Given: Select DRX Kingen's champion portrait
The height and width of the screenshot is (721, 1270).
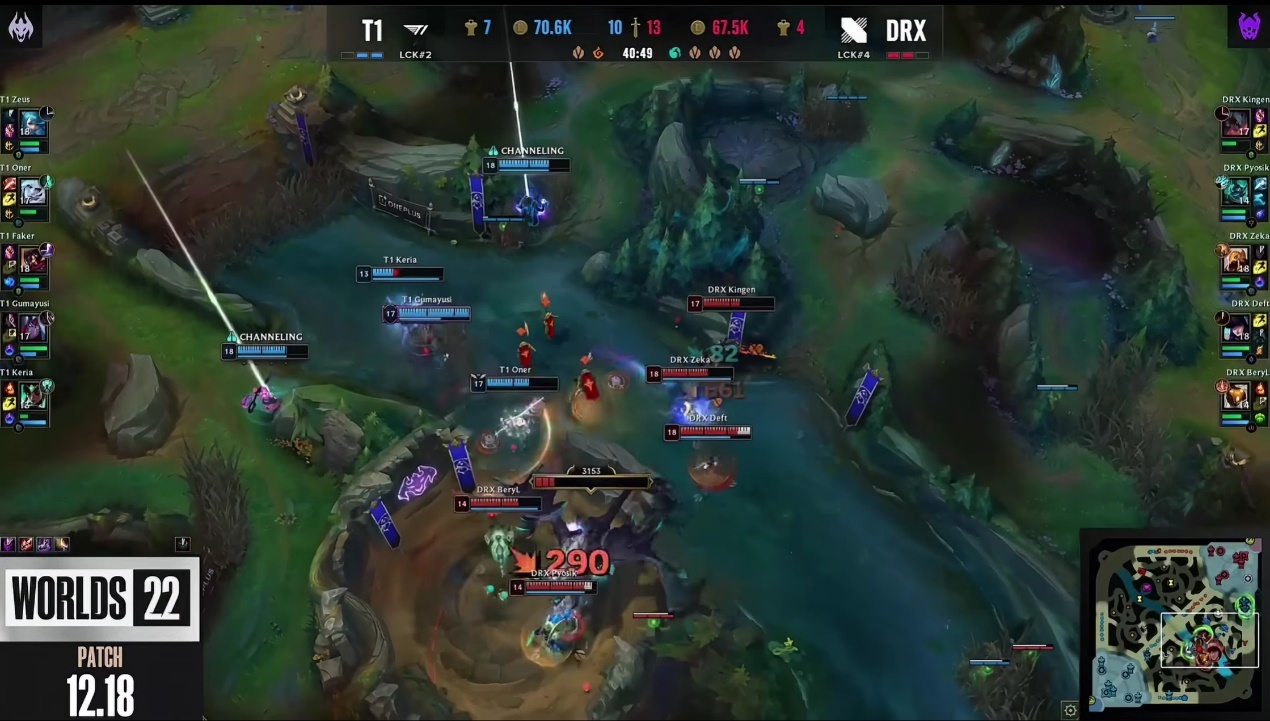Looking at the screenshot, I should click(1237, 123).
